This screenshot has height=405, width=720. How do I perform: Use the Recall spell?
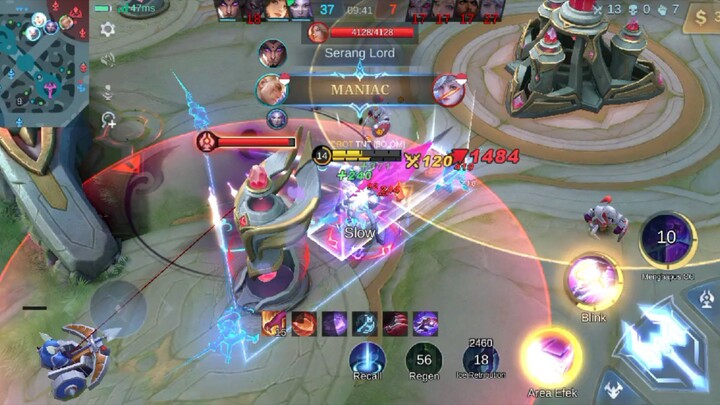[x=368, y=360]
